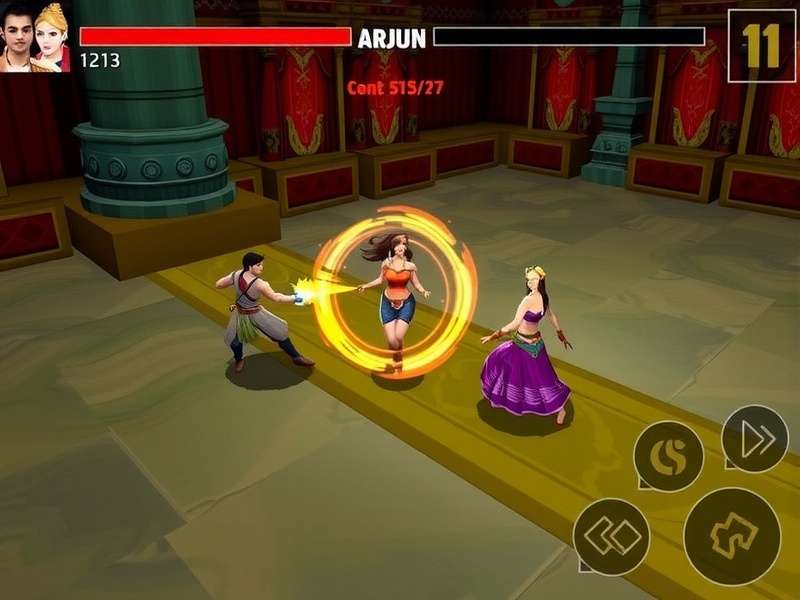The height and width of the screenshot is (600, 800).
Task: Tap the double diamond skill button
Action: [x=611, y=536]
